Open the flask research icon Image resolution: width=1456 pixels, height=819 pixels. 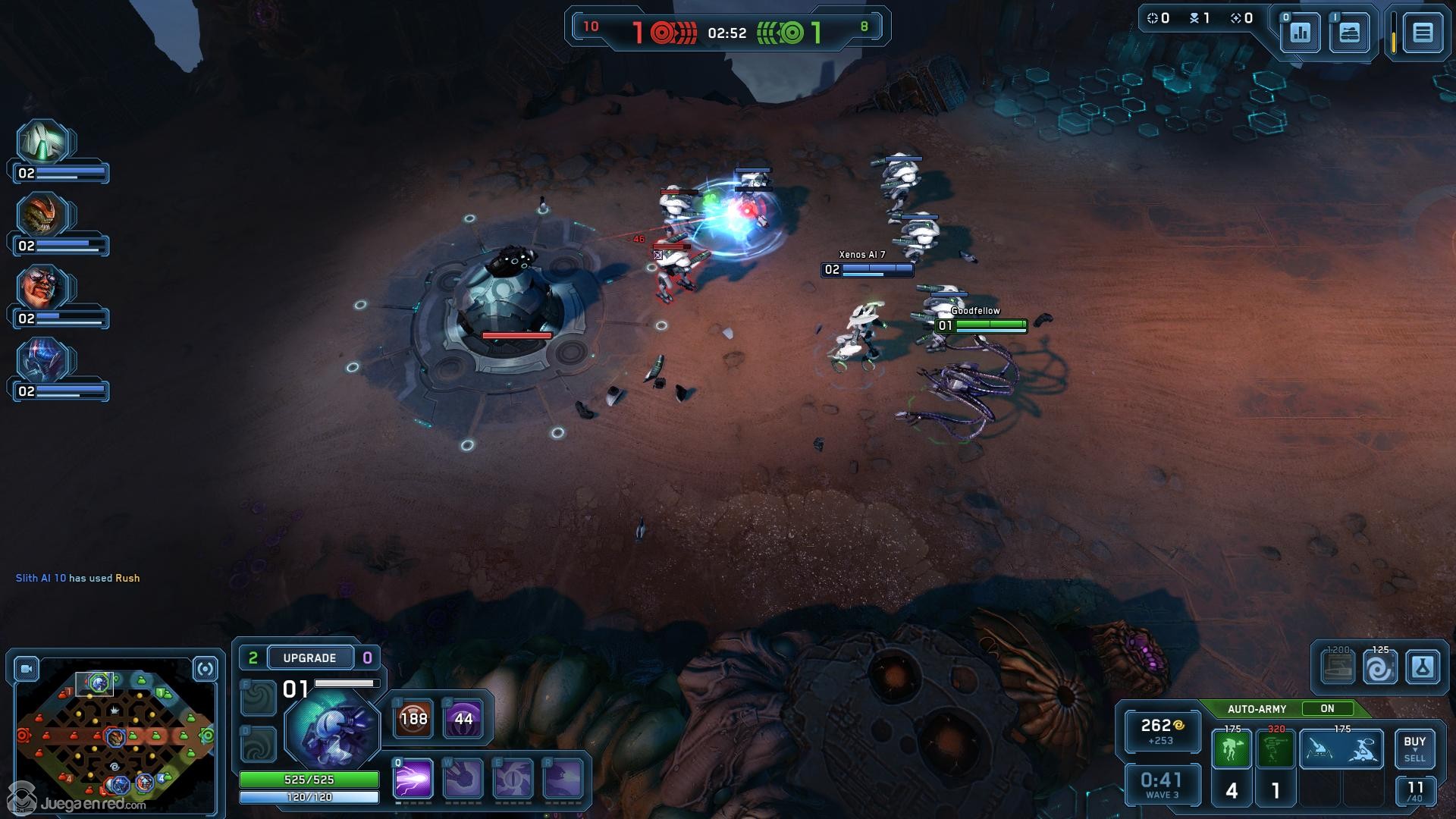(x=1422, y=668)
